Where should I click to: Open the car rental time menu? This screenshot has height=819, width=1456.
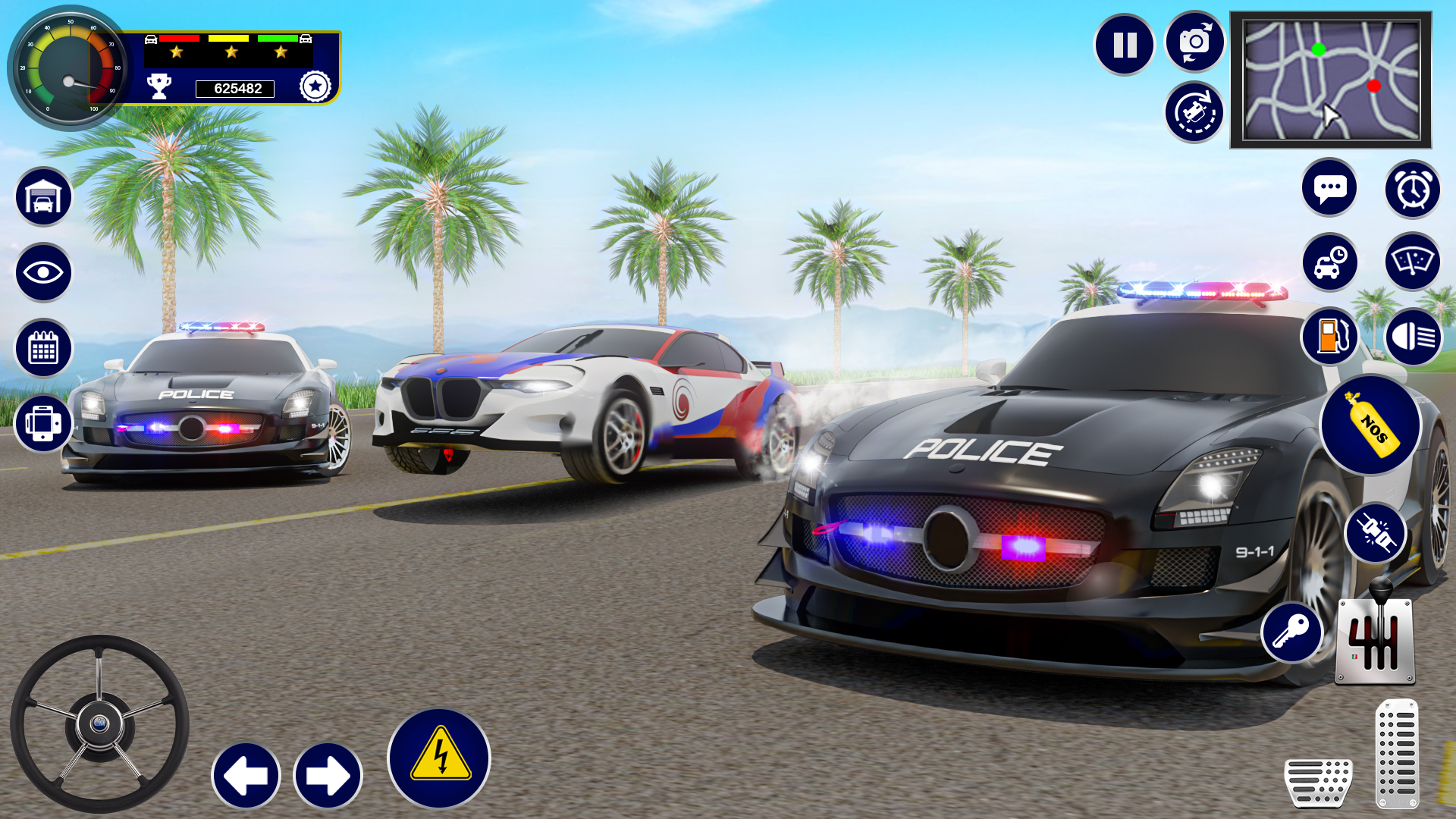1329,262
